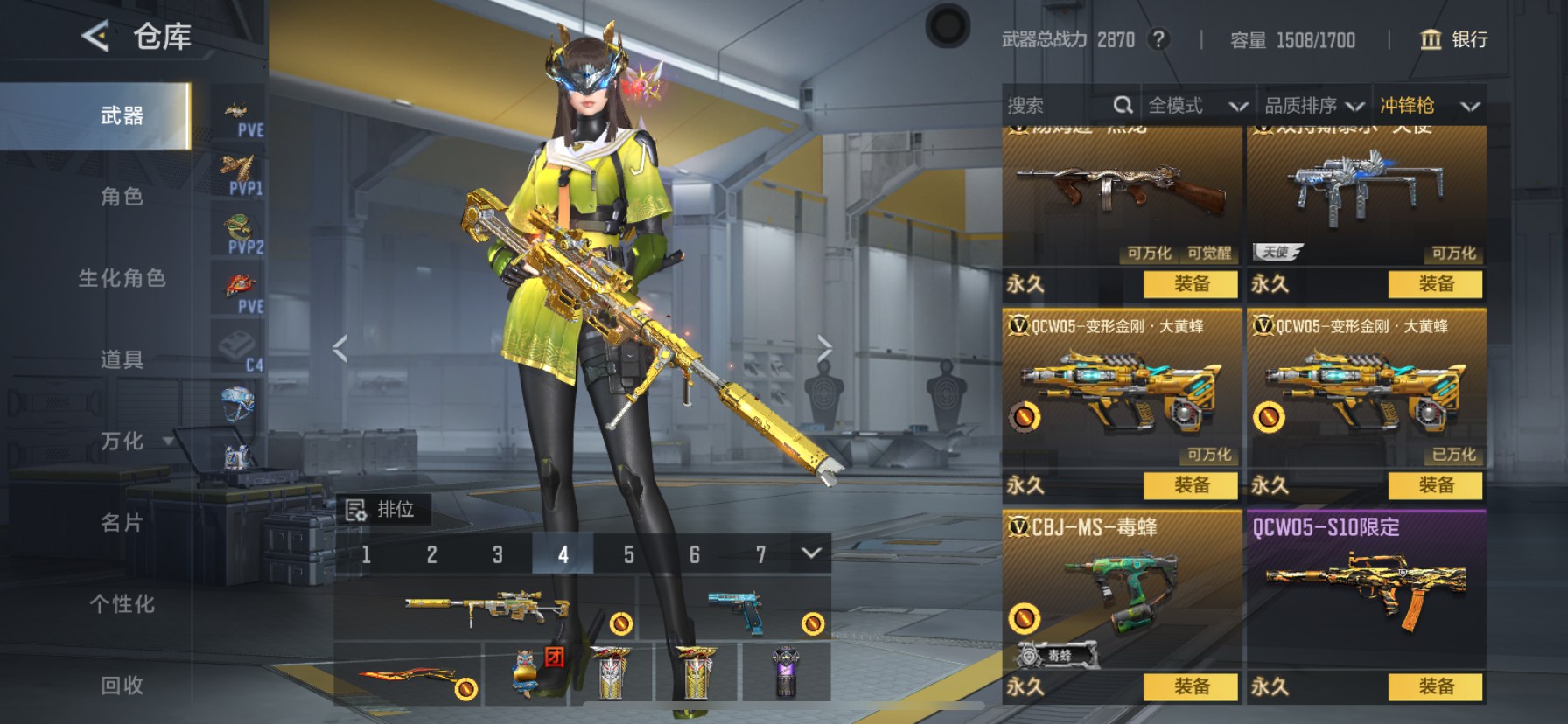Change the 冲锋枪 weapon type filter
1568x724 pixels.
(1429, 106)
